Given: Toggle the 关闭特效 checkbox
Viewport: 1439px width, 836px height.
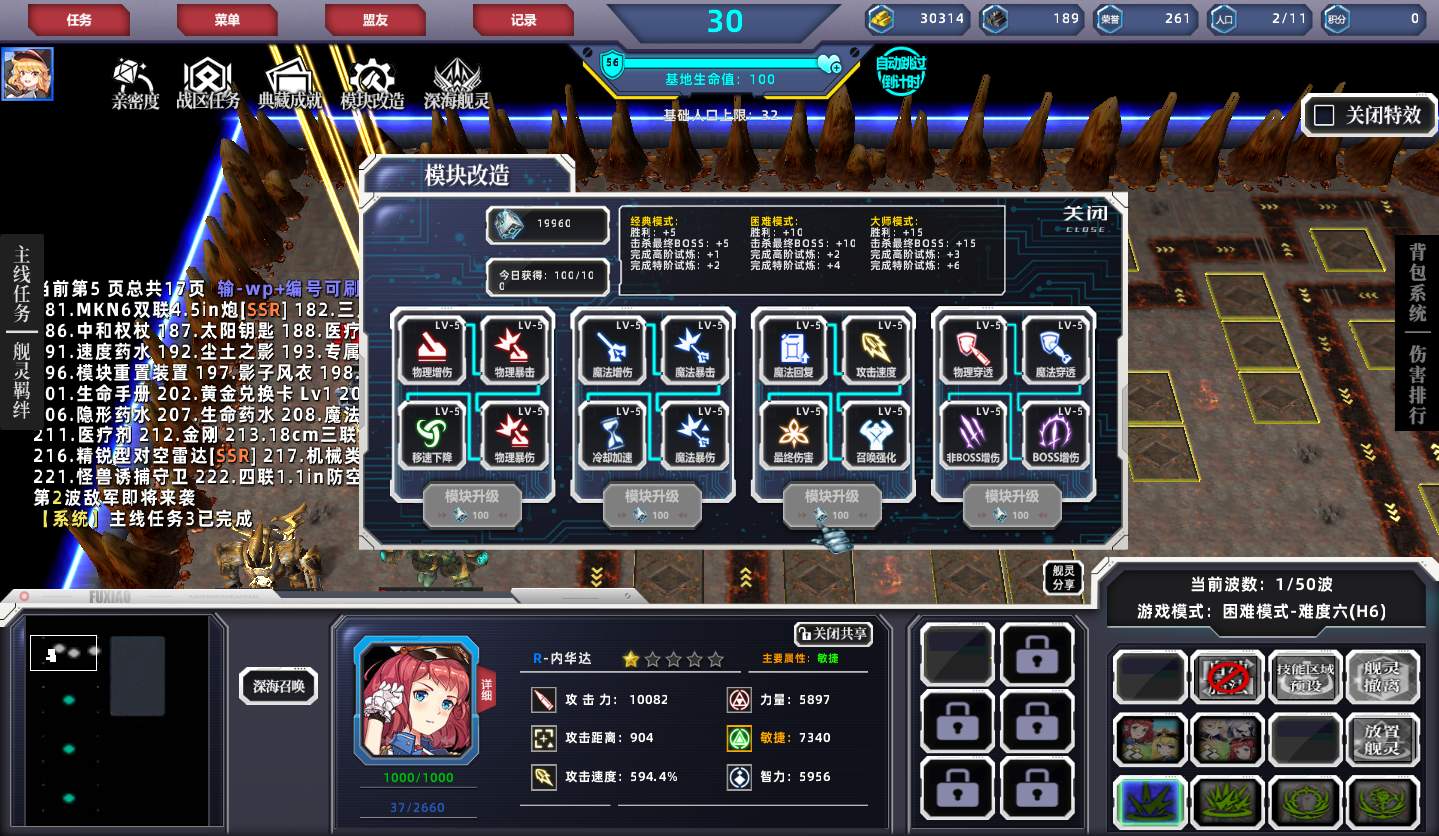Looking at the screenshot, I should tap(1324, 115).
